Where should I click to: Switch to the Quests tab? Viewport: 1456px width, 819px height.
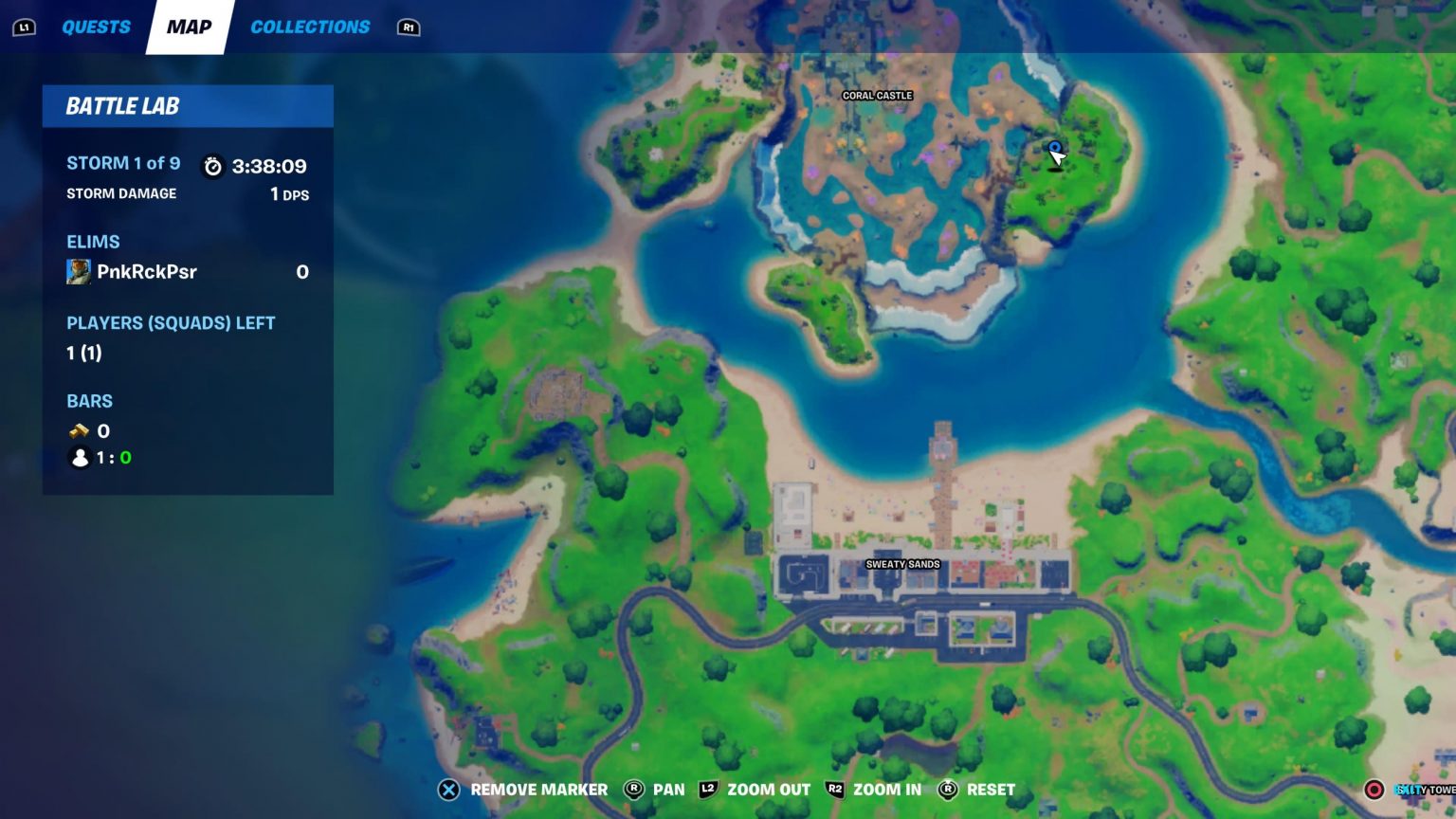[96, 27]
